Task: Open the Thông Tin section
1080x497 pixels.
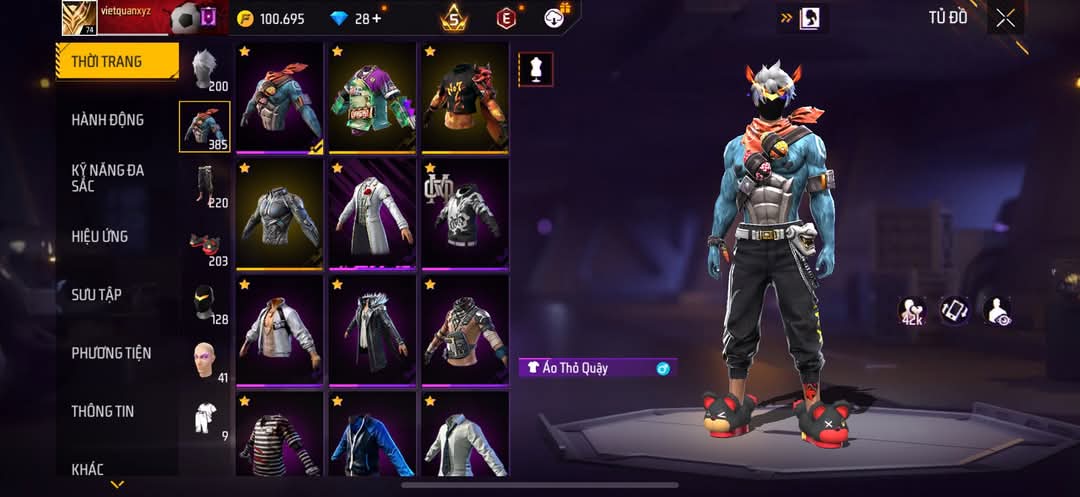Action: coord(103,411)
